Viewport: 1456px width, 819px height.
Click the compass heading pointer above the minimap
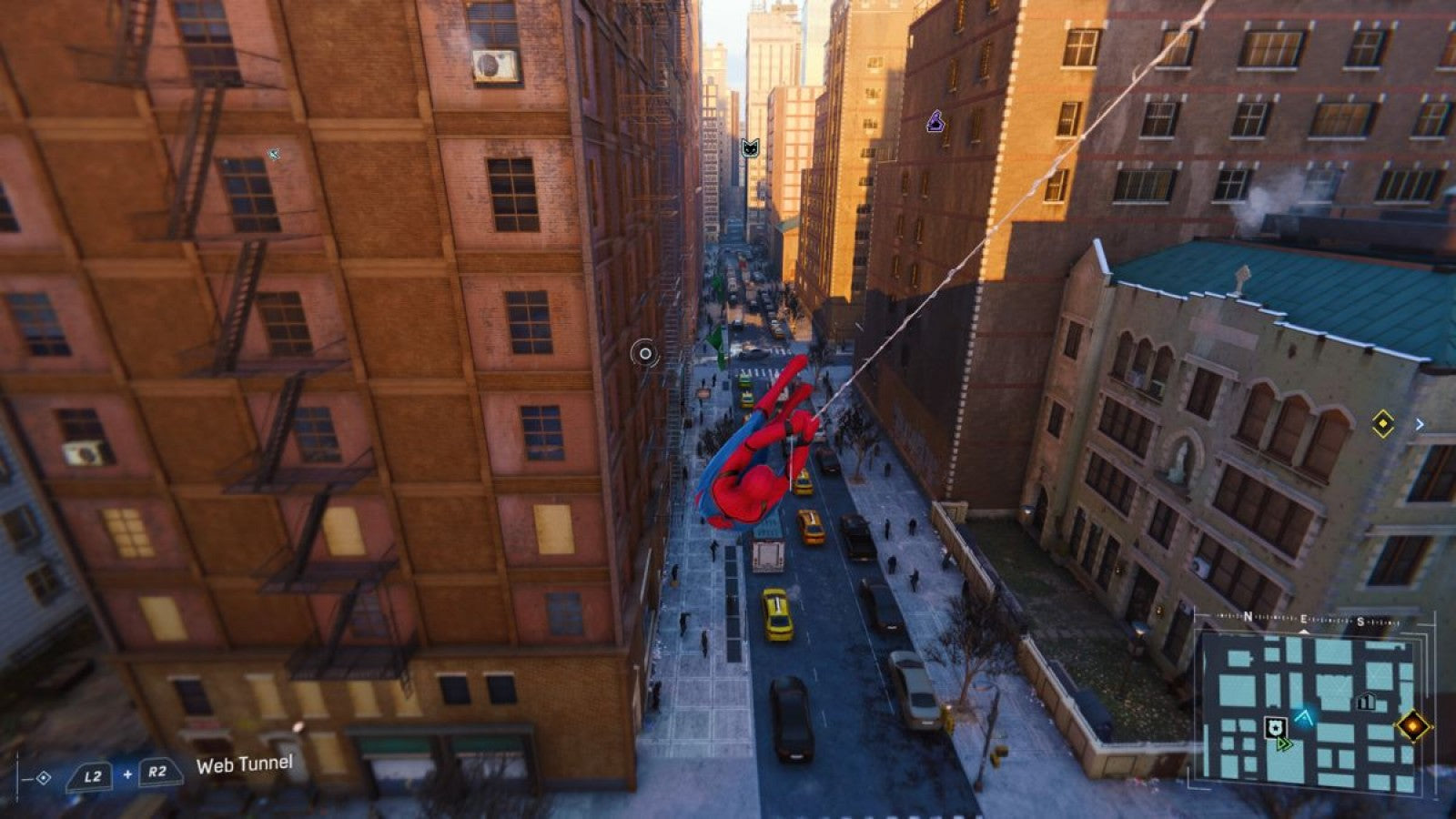[1304, 630]
